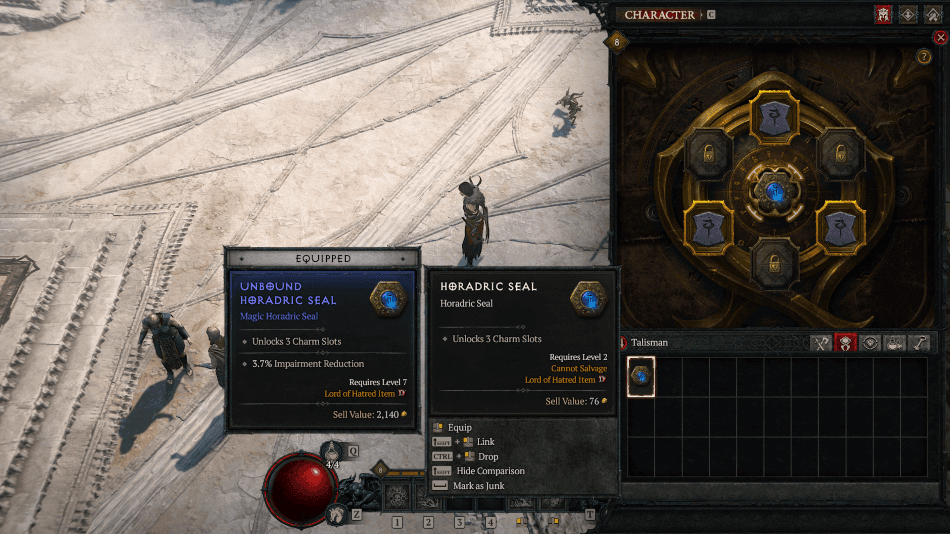This screenshot has width=950, height=534.
Task: Summon the mount with the horse icon
Action: (x=337, y=514)
